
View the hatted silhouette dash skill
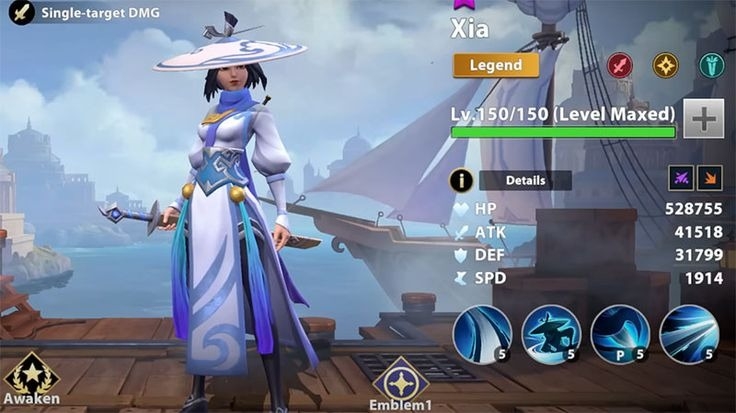[551, 334]
